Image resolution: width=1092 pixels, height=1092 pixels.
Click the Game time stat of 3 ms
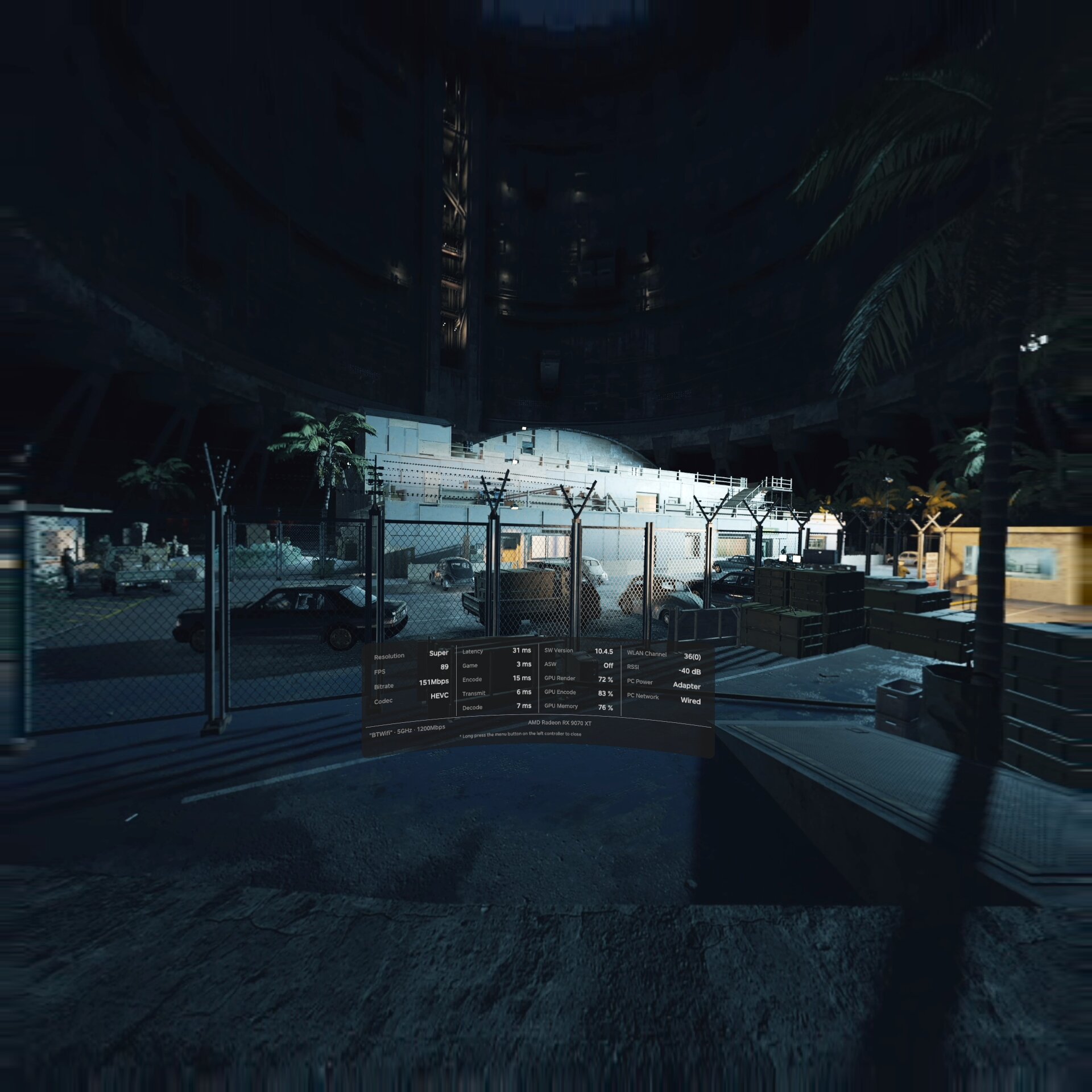click(523, 664)
